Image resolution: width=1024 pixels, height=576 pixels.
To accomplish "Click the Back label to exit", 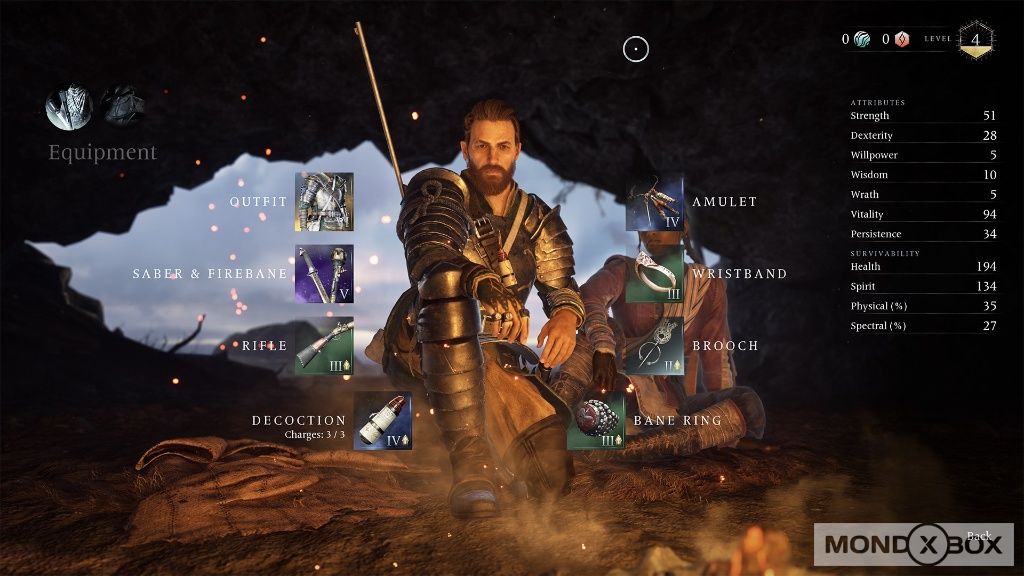I will point(979,537).
